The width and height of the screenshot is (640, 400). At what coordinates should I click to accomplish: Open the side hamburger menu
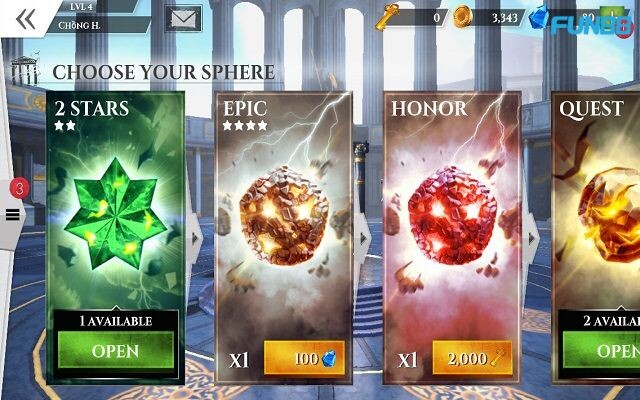pos(13,213)
